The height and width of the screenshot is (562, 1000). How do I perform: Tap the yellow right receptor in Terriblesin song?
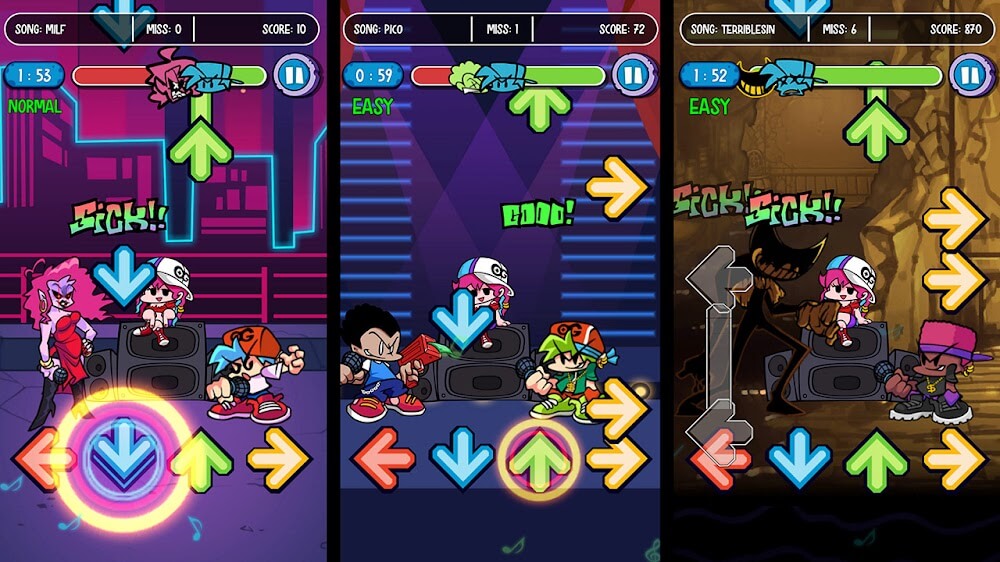955,458
